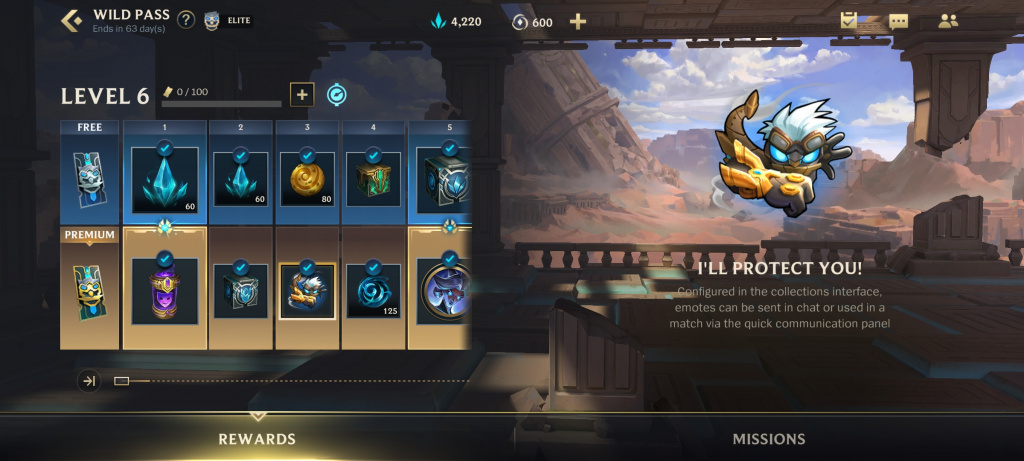Select the level 3 premium emote reward
The image size is (1024, 461).
tap(308, 290)
